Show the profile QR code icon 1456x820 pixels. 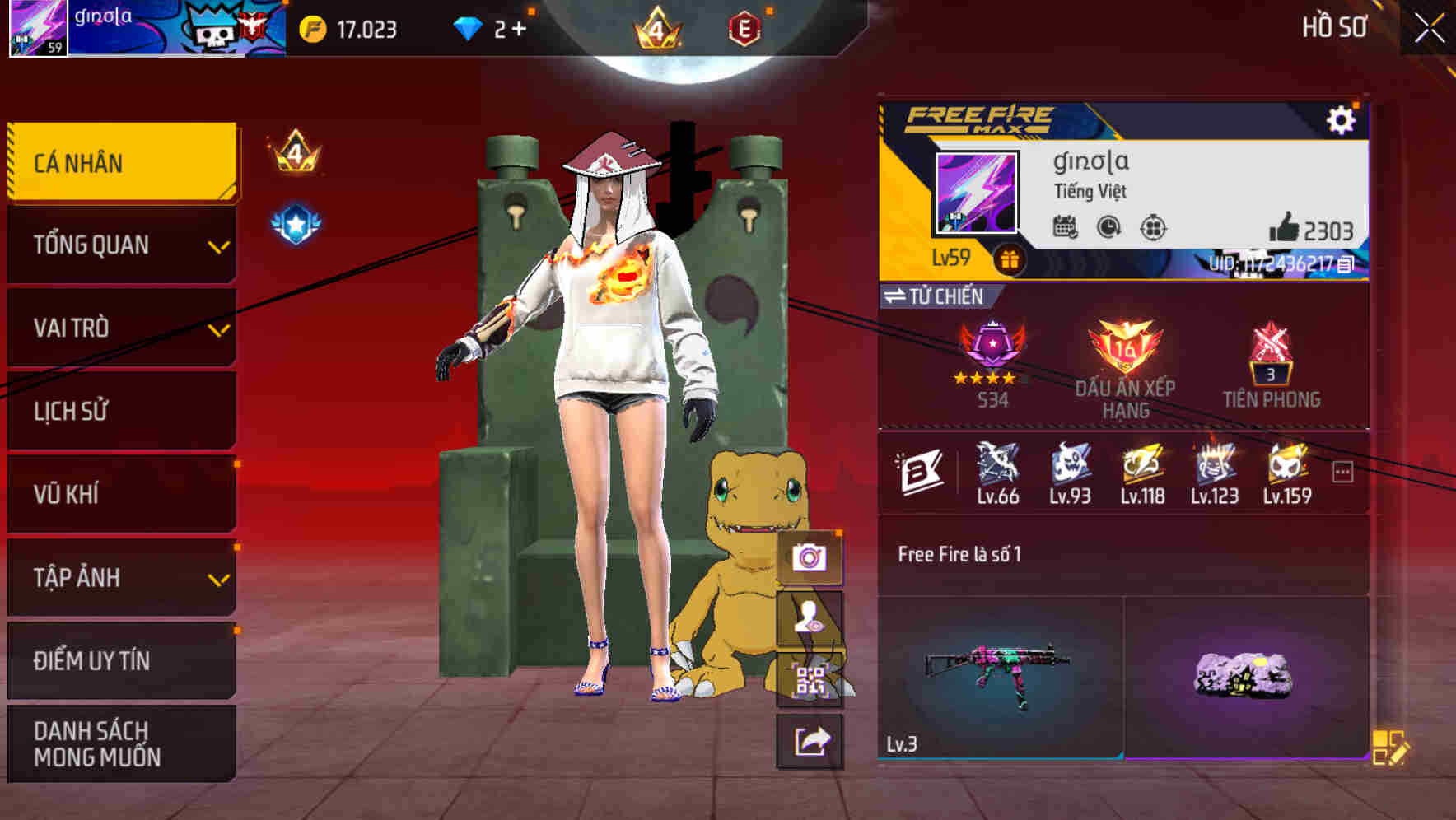(x=810, y=680)
